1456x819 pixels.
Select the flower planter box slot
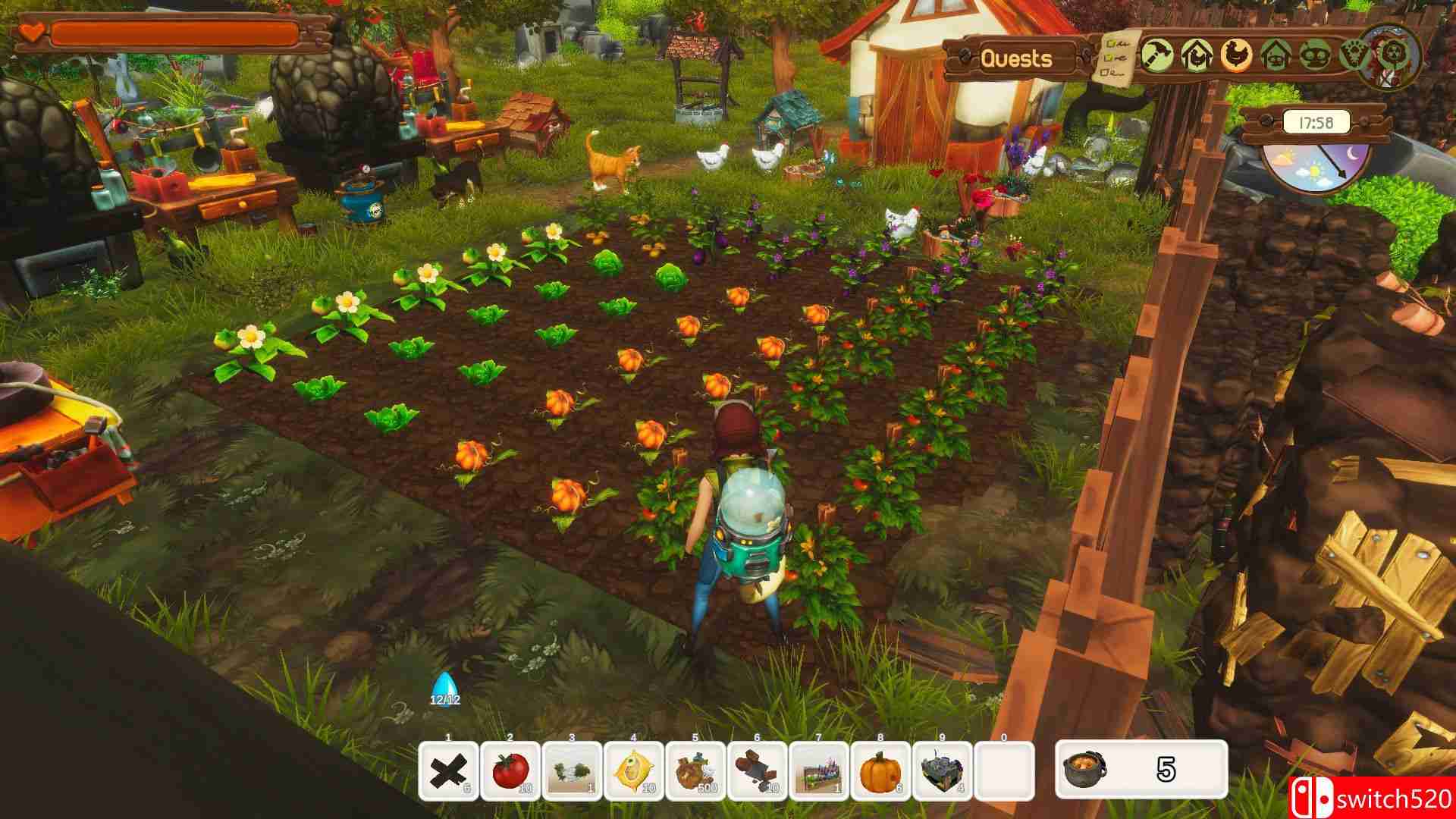pyautogui.click(x=819, y=771)
